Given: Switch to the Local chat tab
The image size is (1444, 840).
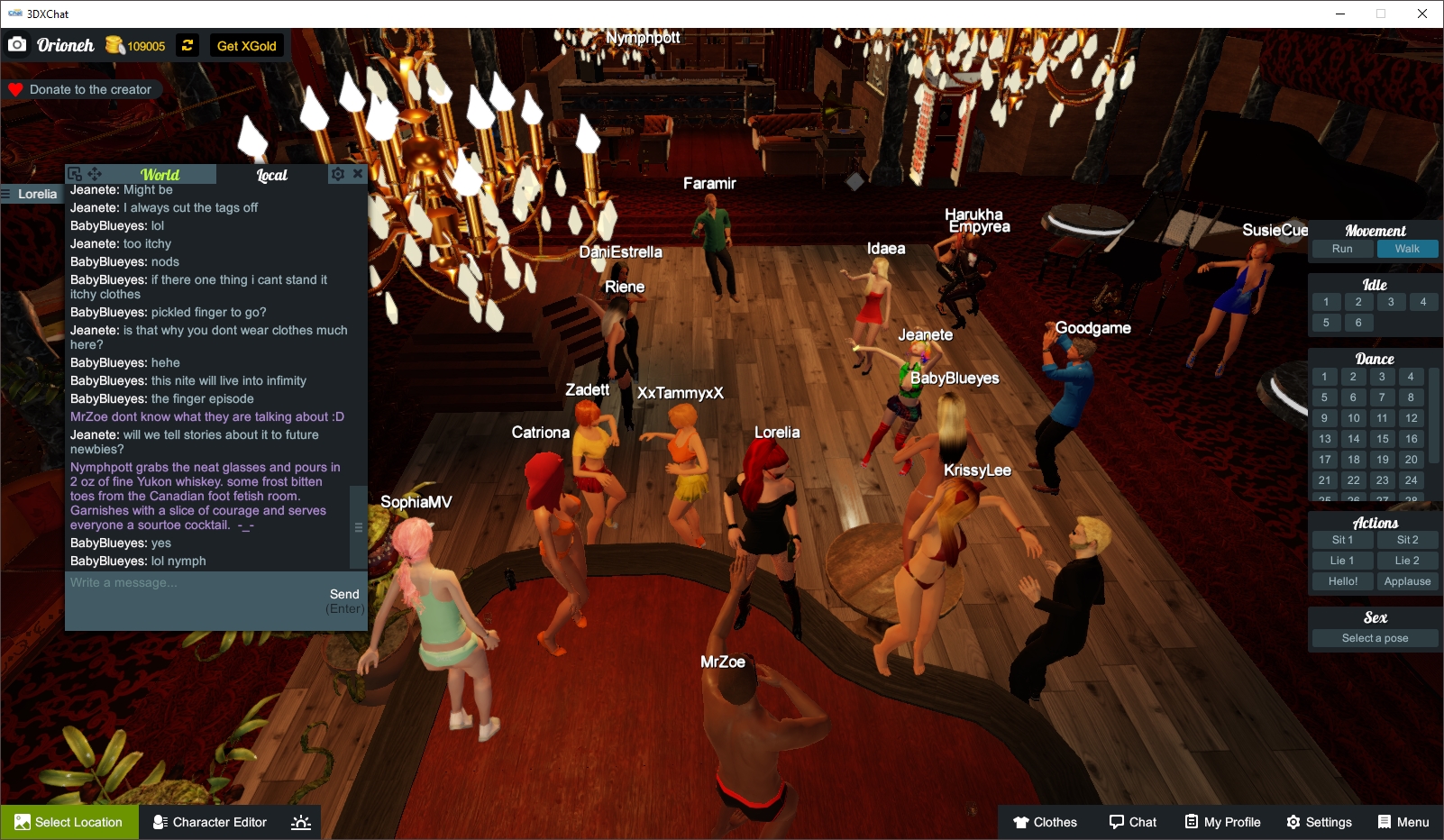Looking at the screenshot, I should click(272, 174).
